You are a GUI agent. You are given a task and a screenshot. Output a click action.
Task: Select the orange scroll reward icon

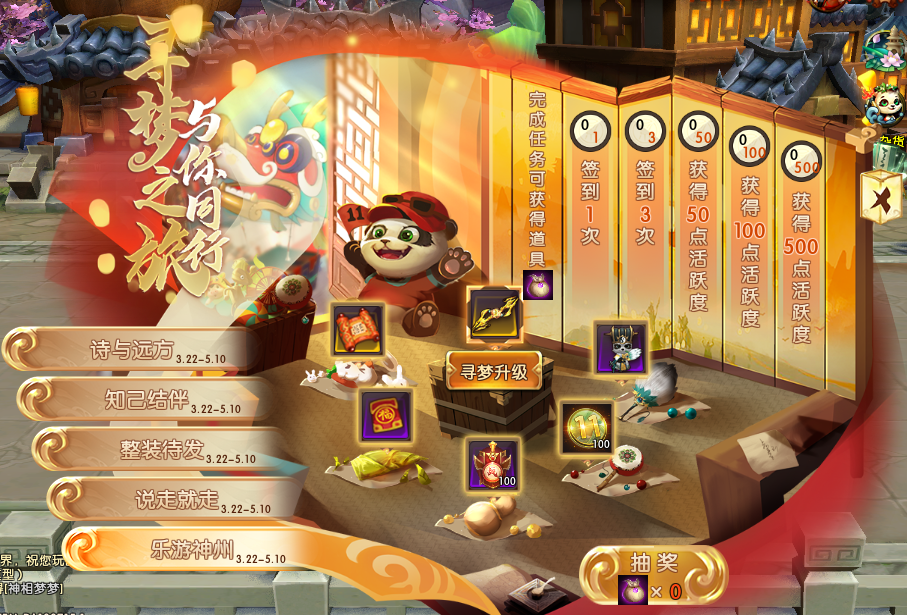[x=357, y=328]
